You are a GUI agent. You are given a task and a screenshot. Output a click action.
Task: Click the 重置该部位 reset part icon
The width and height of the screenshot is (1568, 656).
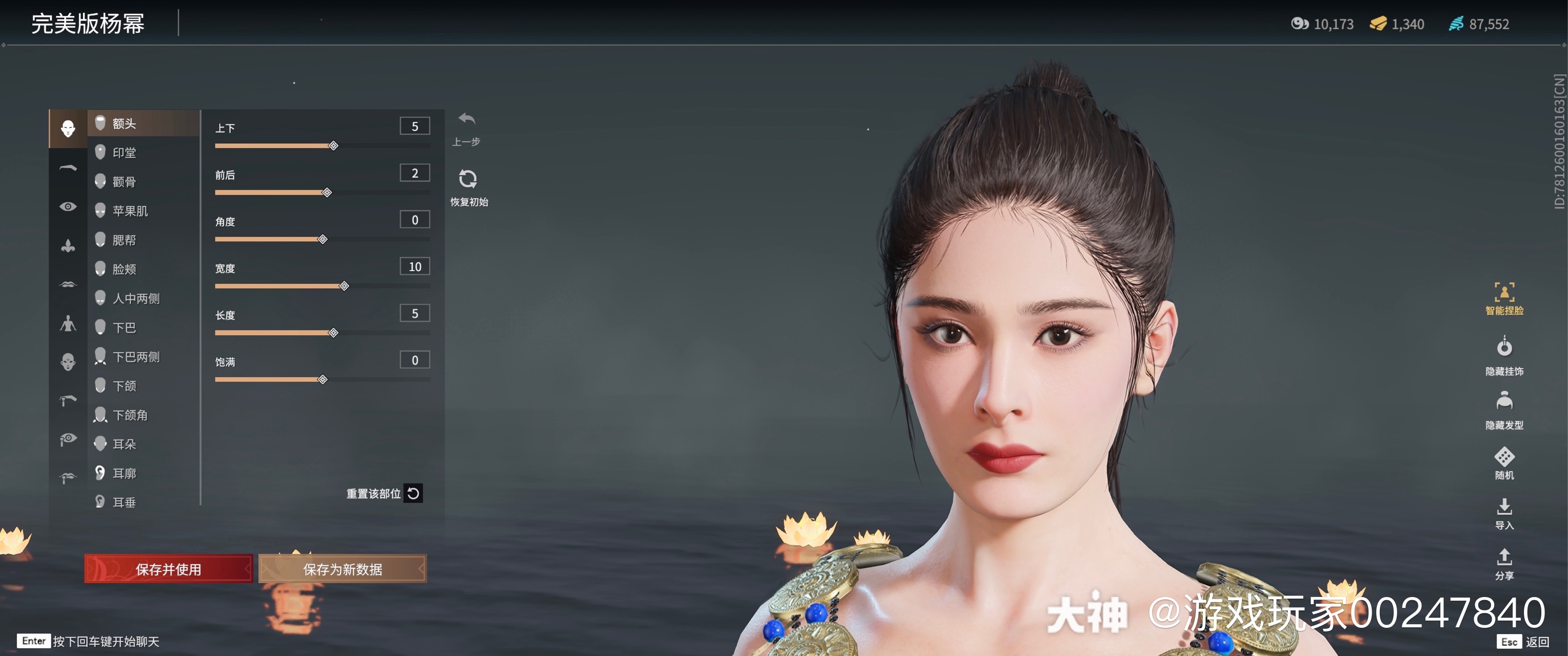tap(413, 494)
